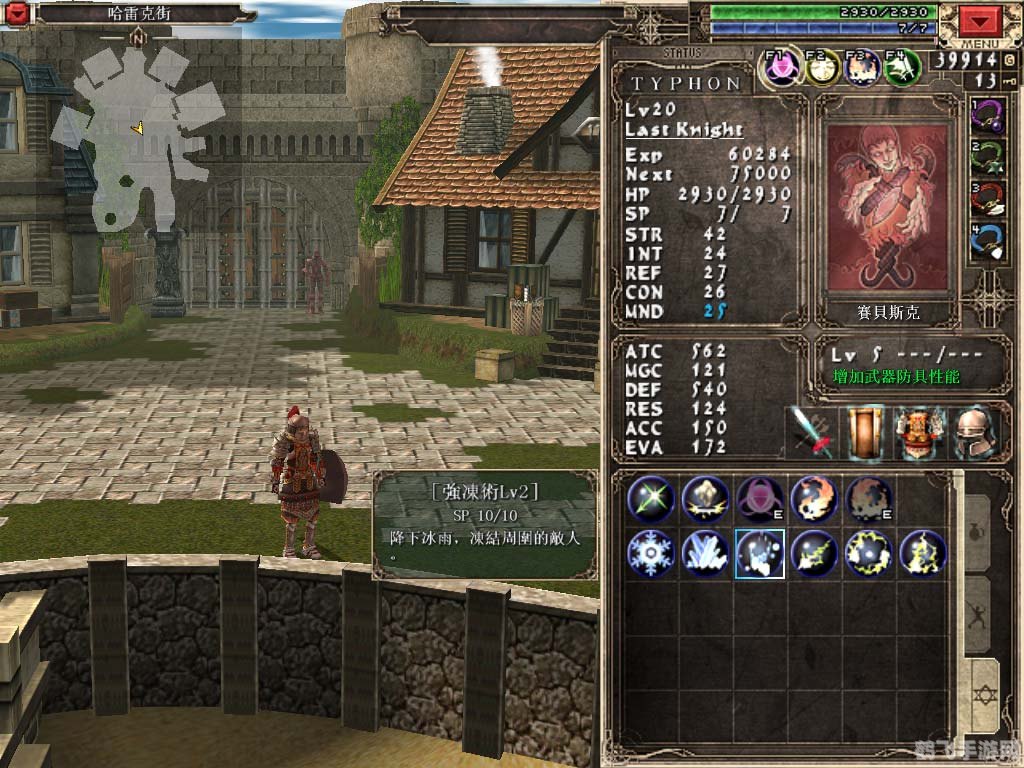
Task: Select the equipped shield slot
Action: point(865,432)
